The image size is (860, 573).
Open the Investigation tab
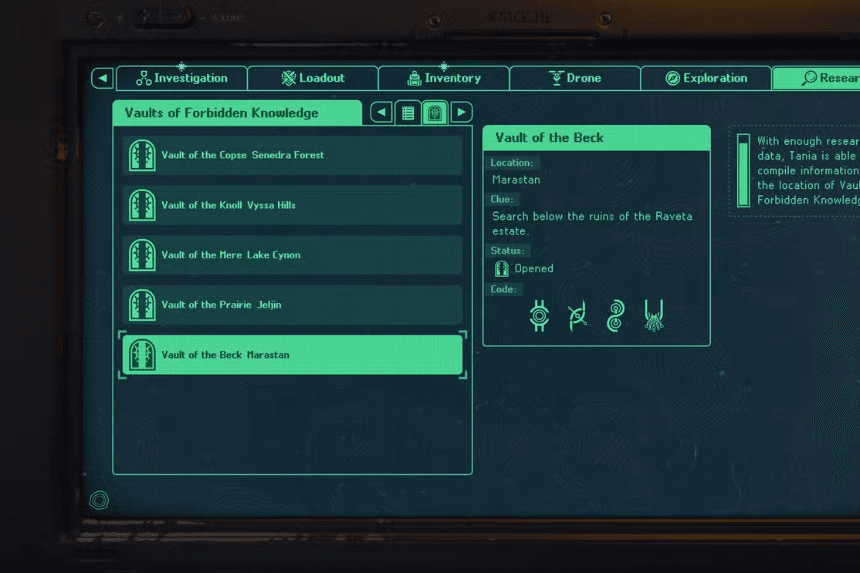coord(182,78)
